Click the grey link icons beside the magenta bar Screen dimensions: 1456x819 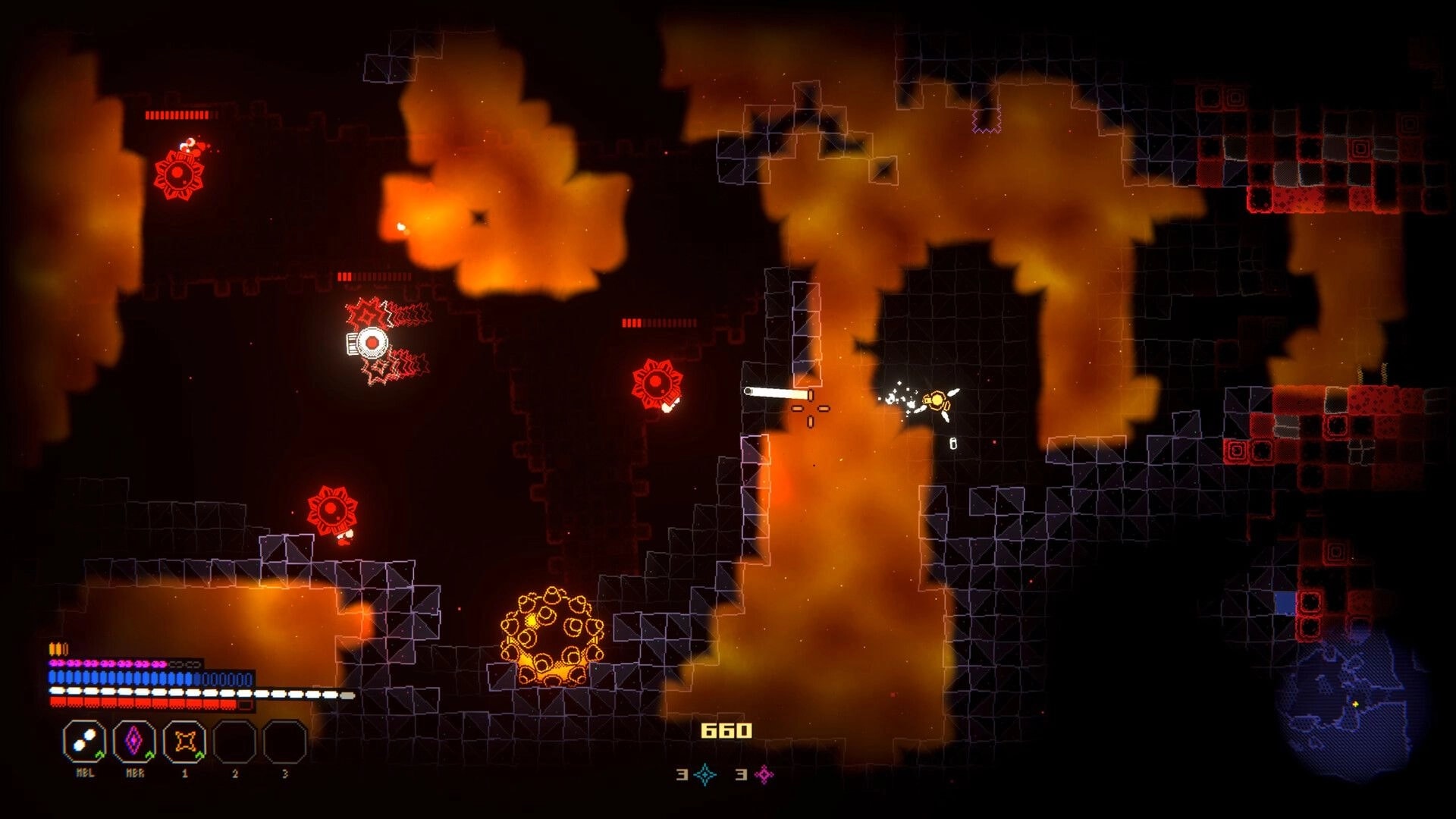click(x=185, y=664)
